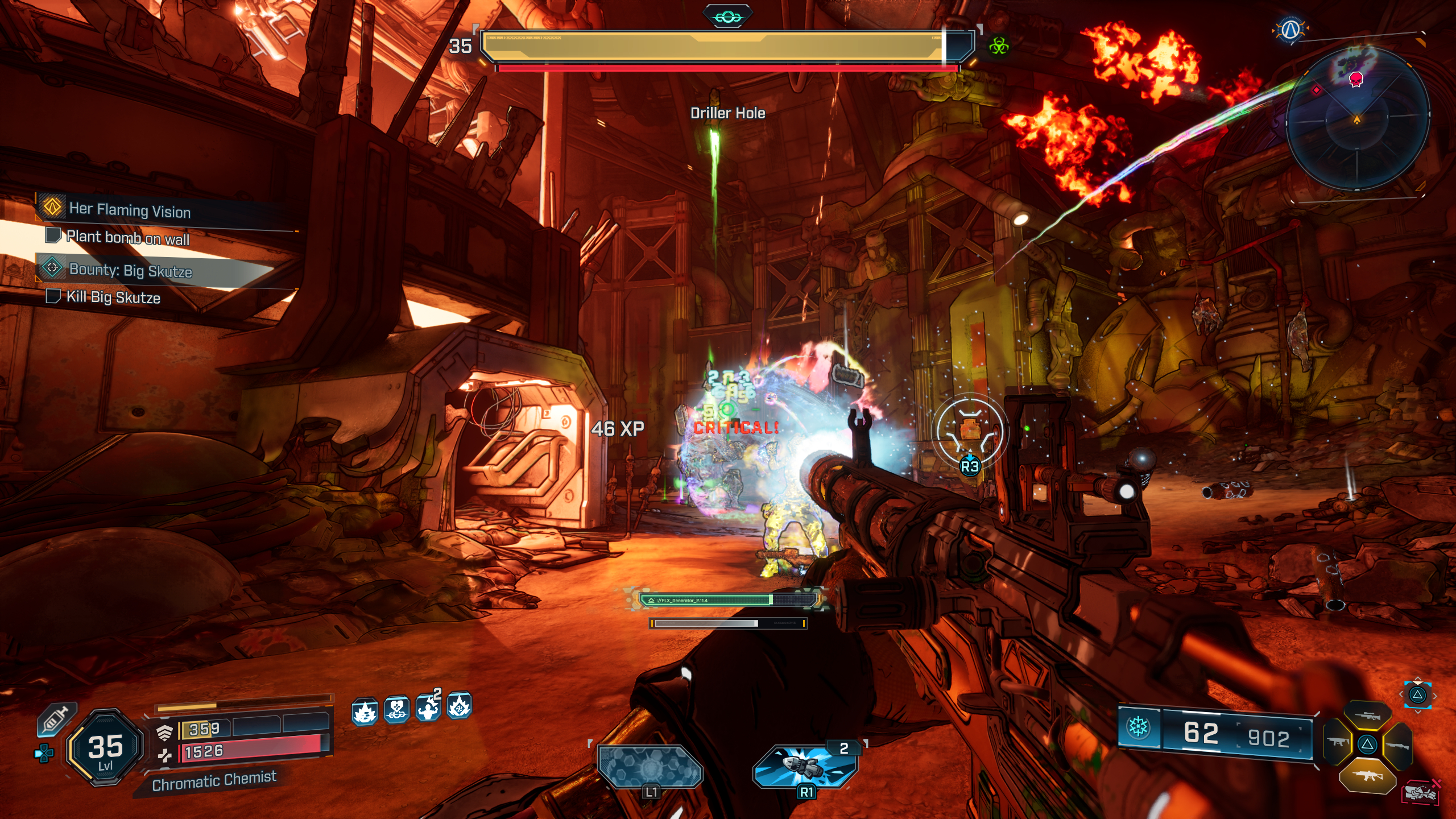1456x819 pixels.
Task: Use the rocket ordnance ability icon
Action: pyautogui.click(x=804, y=766)
